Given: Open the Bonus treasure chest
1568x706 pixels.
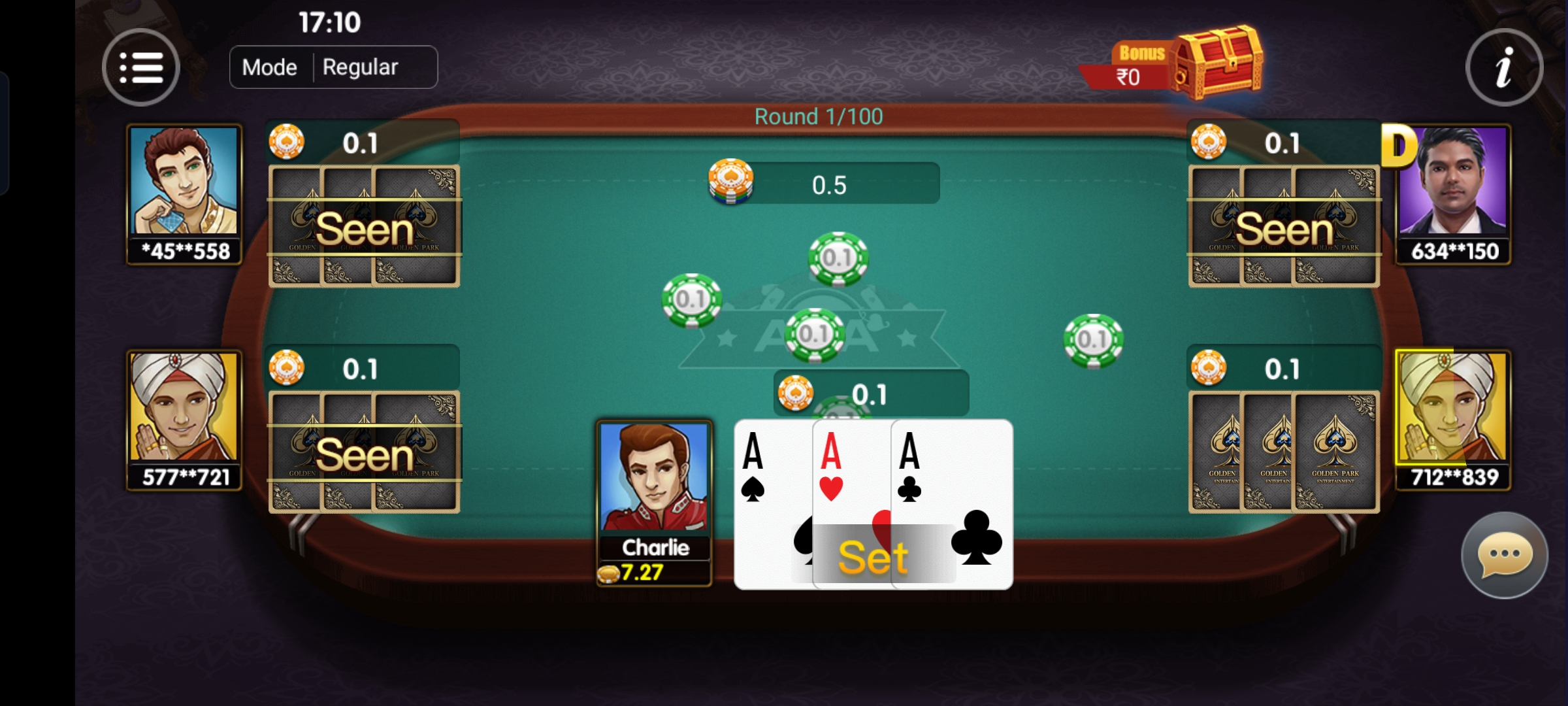Looking at the screenshot, I should coord(1218,63).
